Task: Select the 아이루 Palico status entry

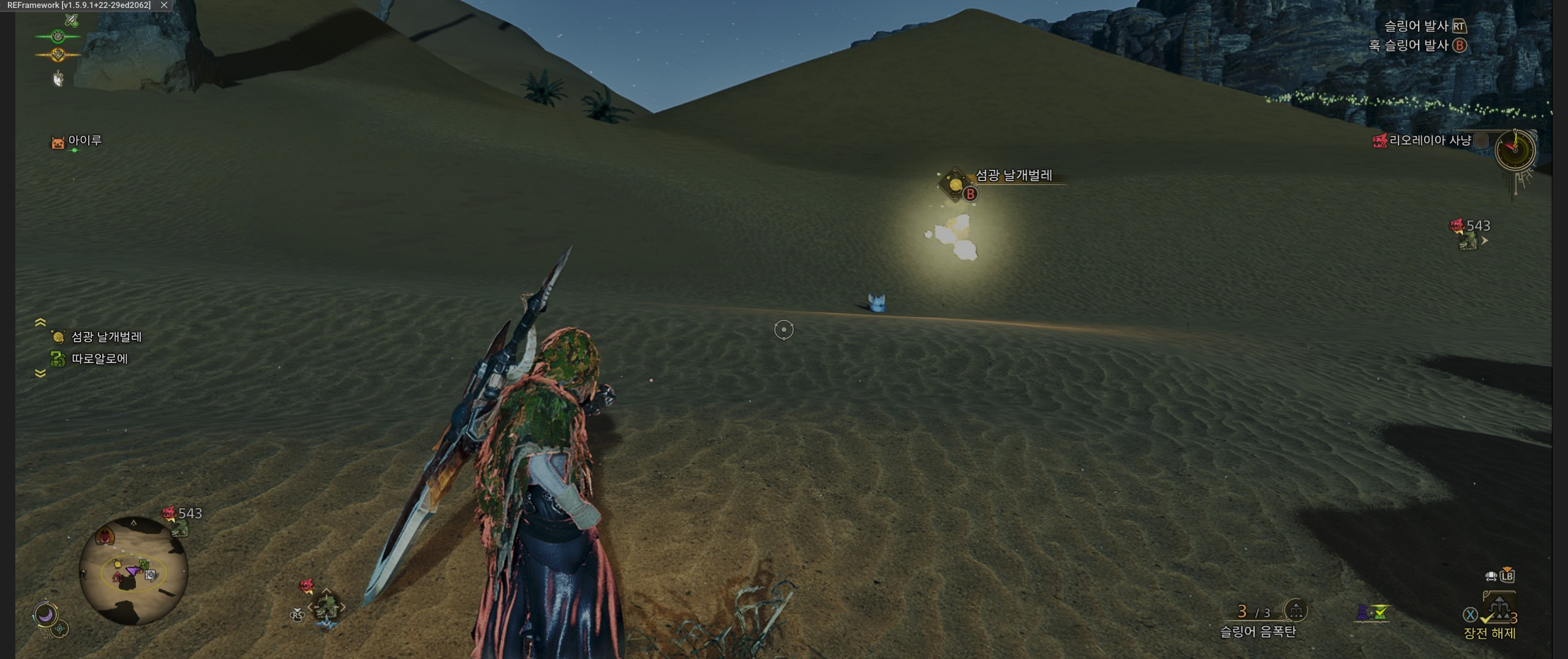Action: coord(77,141)
